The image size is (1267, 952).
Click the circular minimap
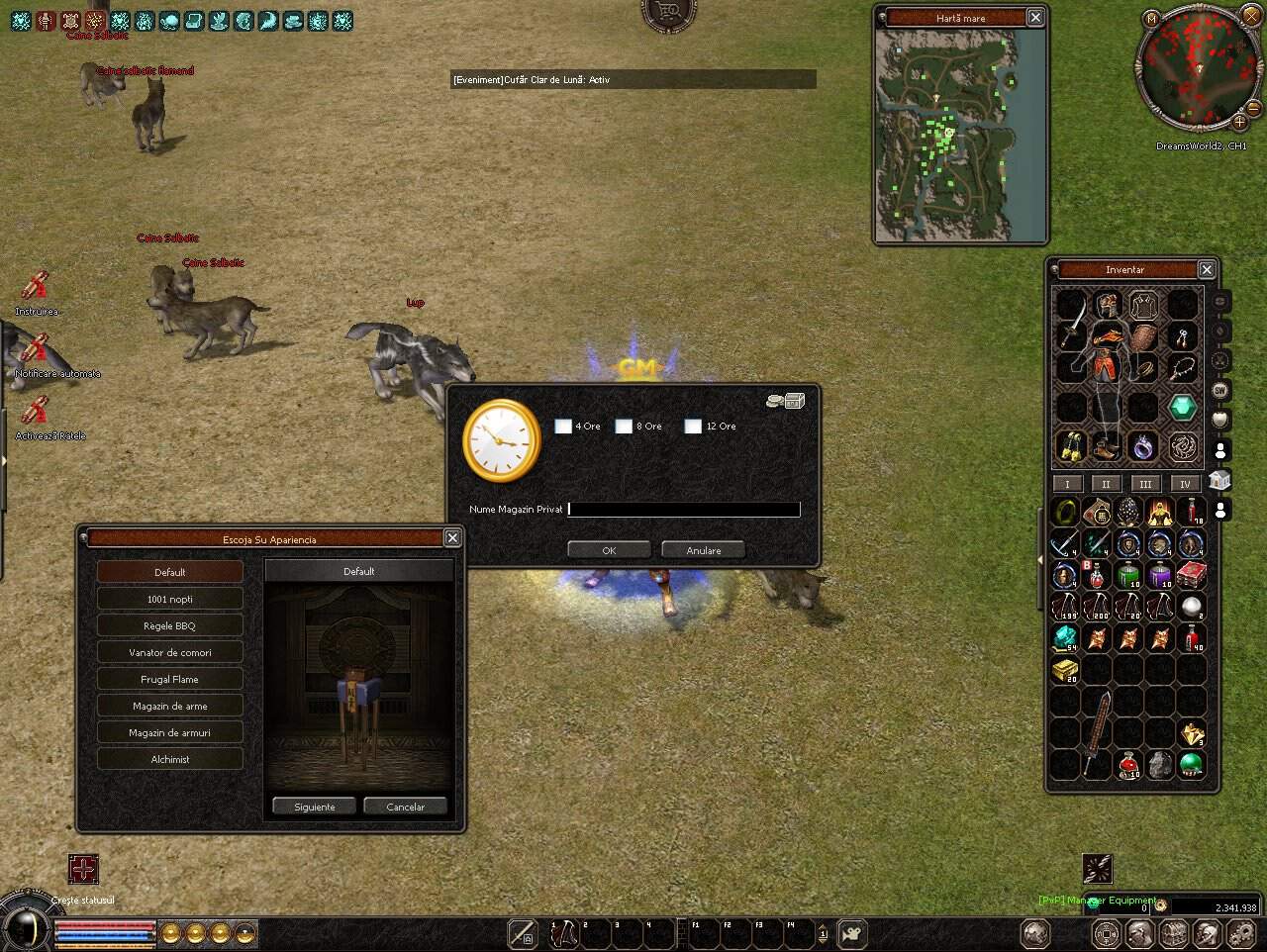(x=1199, y=67)
